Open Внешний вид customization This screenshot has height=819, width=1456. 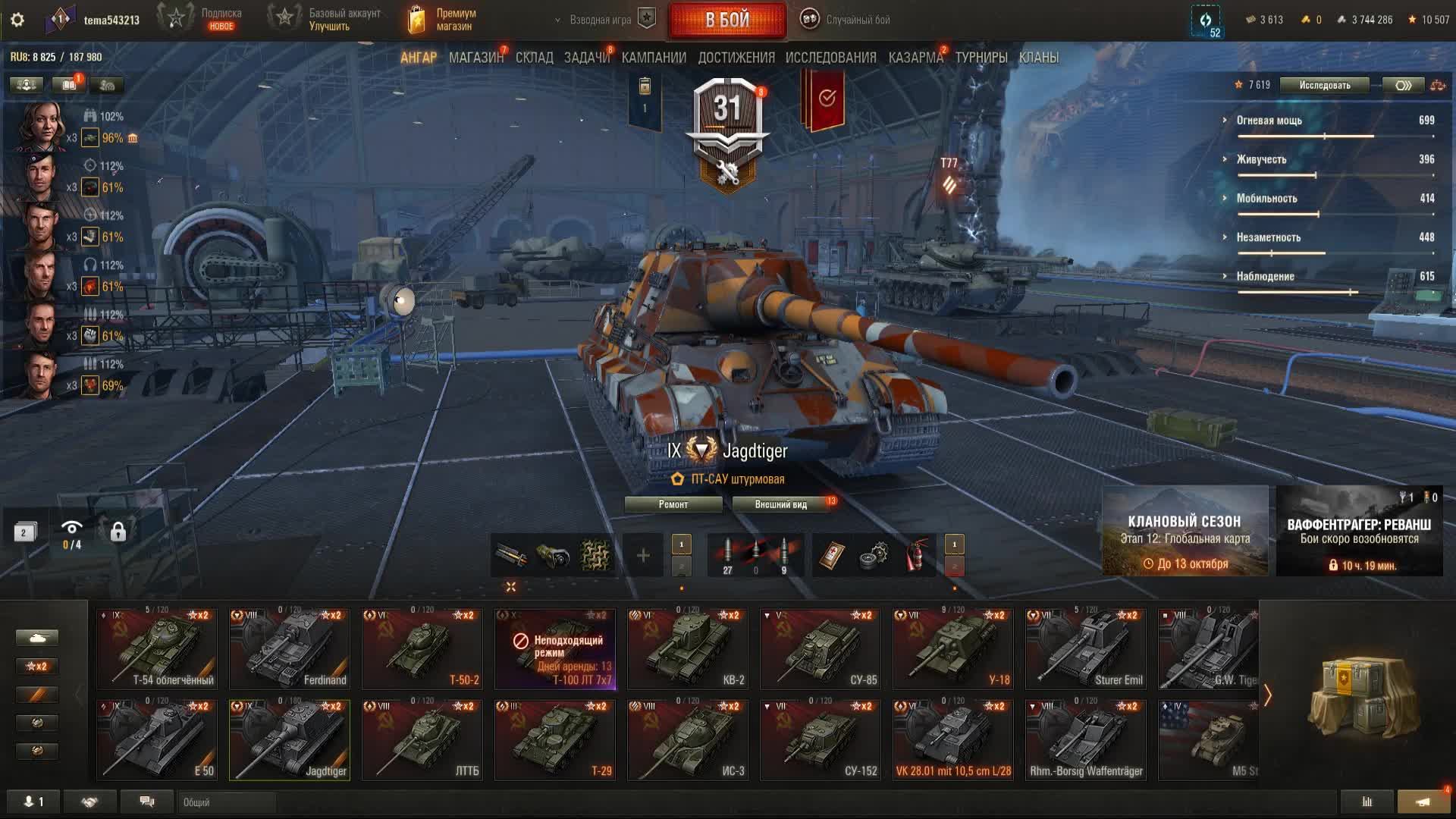click(780, 504)
